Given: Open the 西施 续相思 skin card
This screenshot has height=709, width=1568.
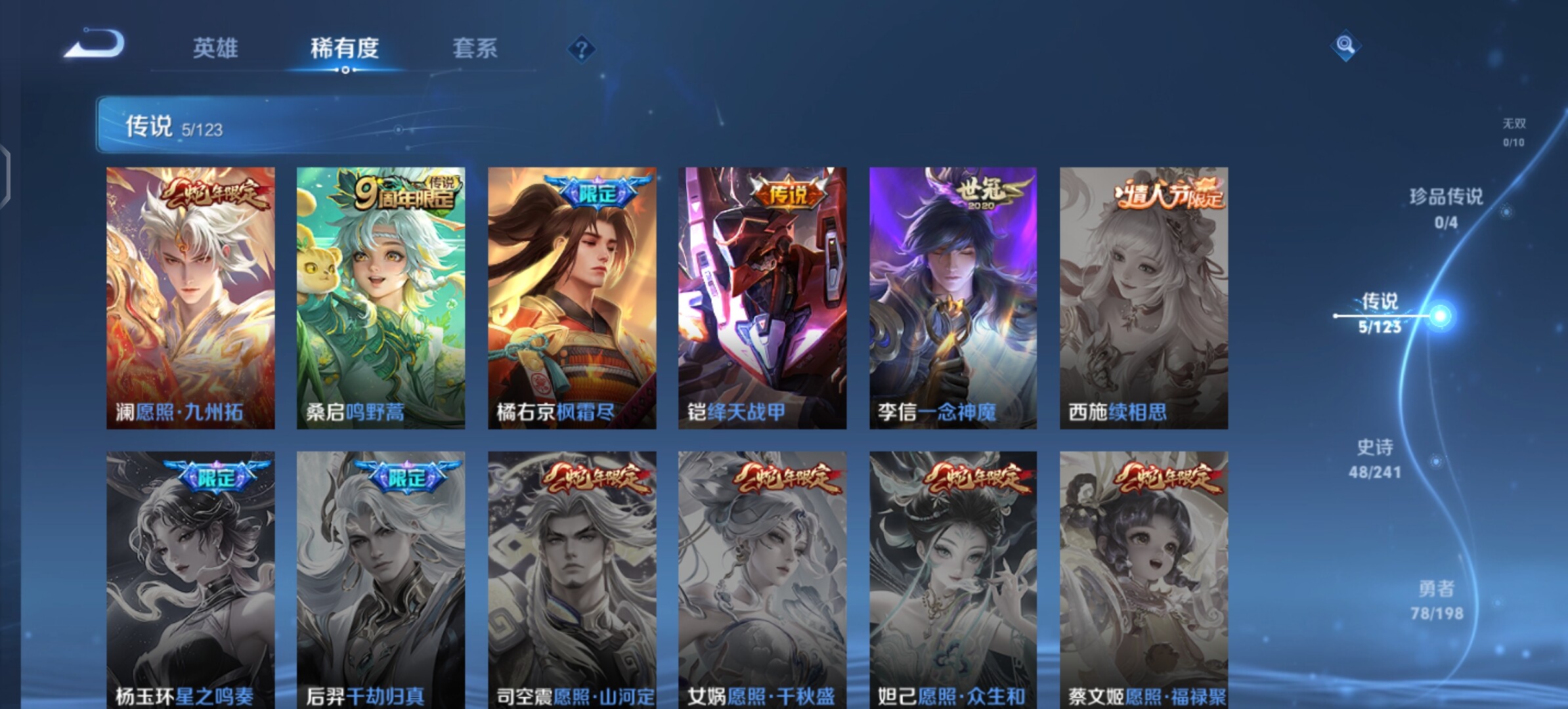Looking at the screenshot, I should [x=1144, y=297].
